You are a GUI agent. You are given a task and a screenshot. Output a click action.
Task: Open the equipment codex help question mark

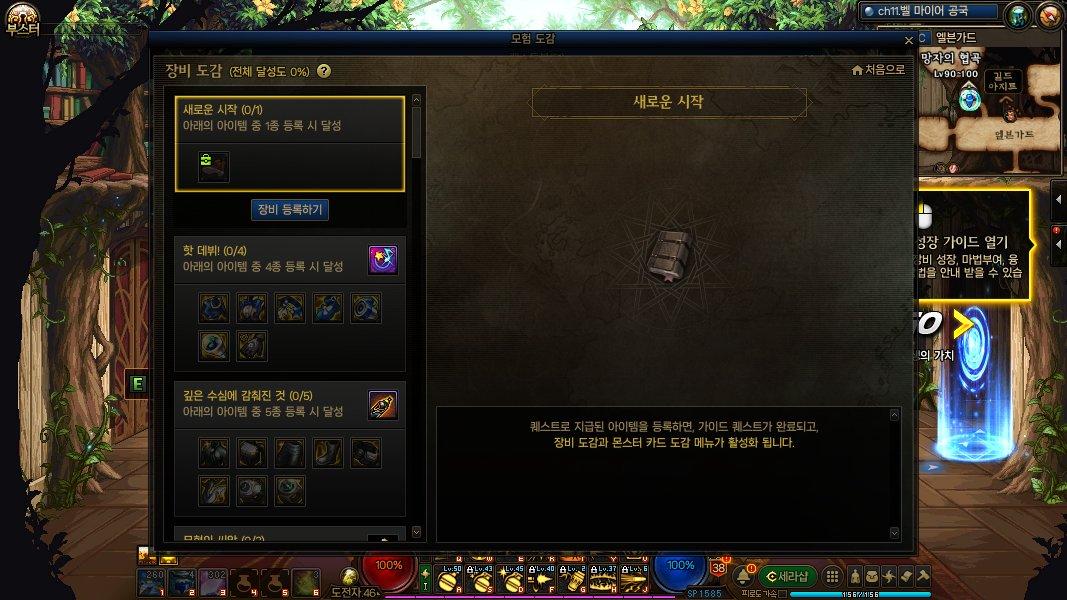[x=323, y=71]
